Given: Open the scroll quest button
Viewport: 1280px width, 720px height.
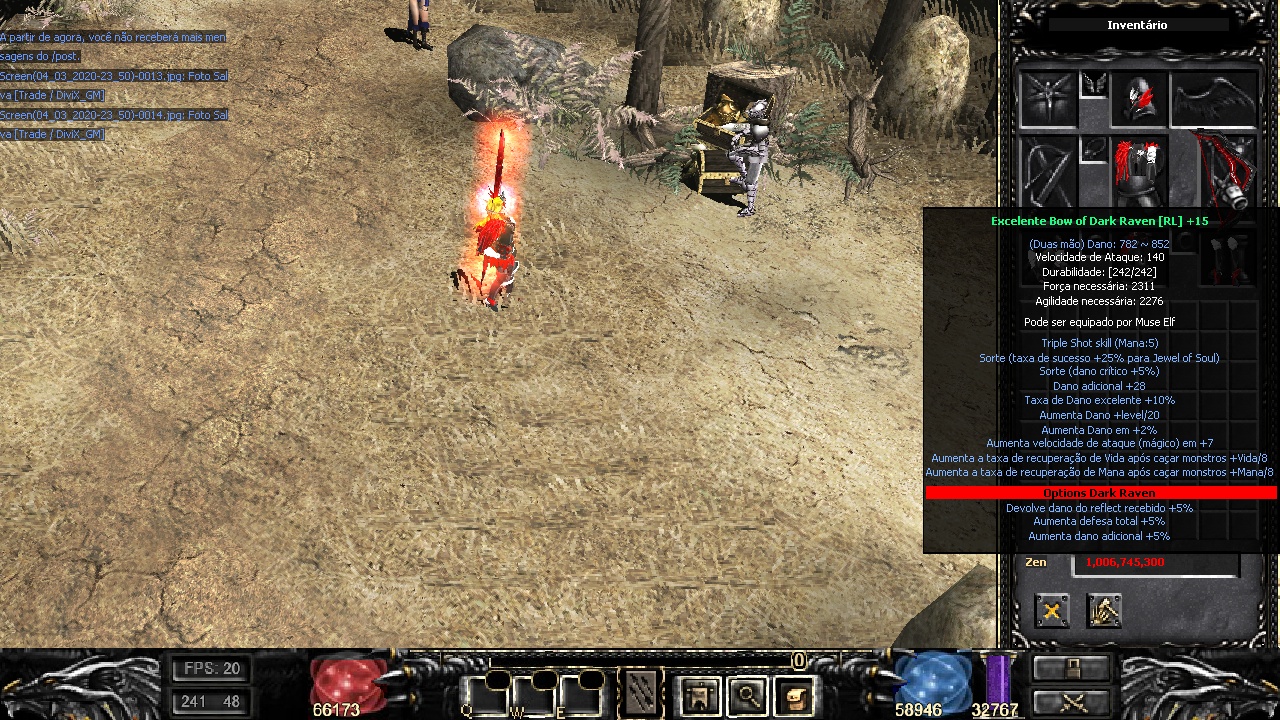Looking at the screenshot, I should 795,695.
